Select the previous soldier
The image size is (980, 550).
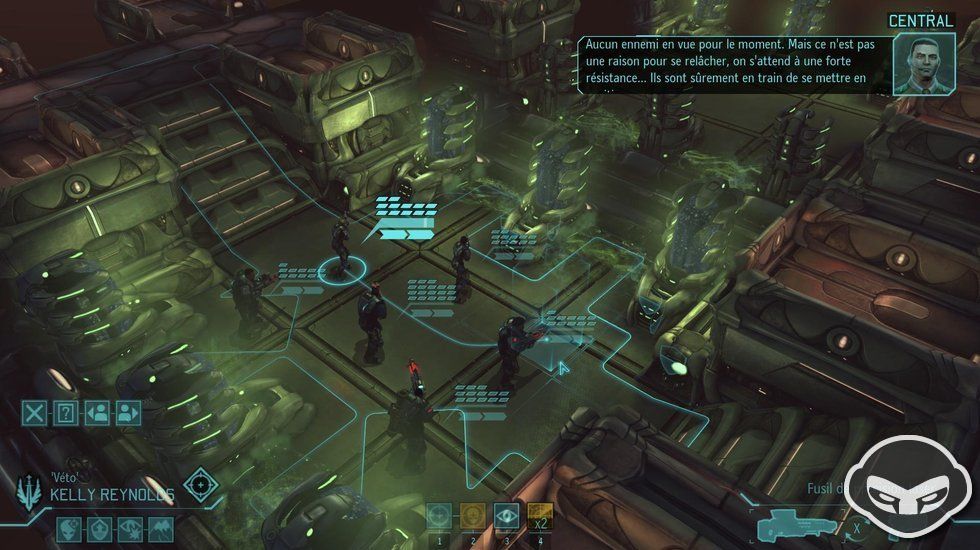point(97,412)
